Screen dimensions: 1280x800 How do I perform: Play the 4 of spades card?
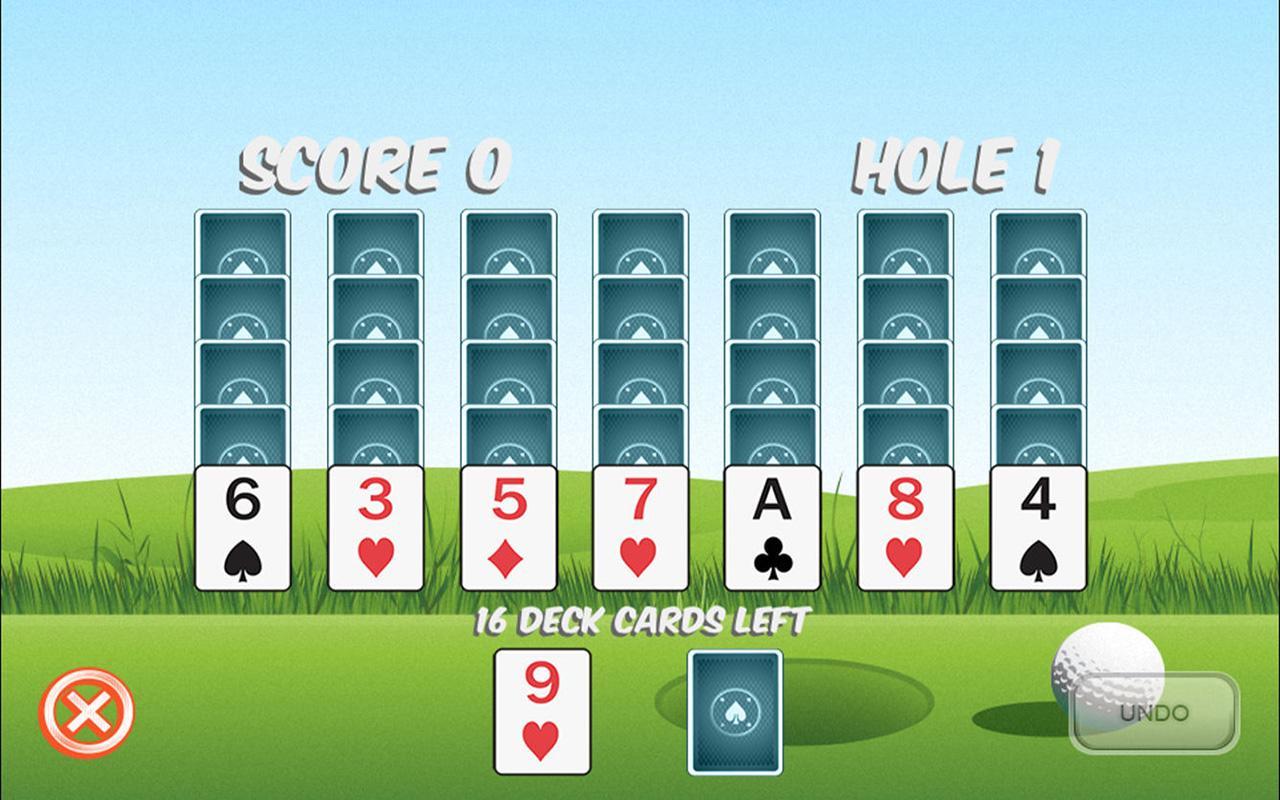point(1039,525)
